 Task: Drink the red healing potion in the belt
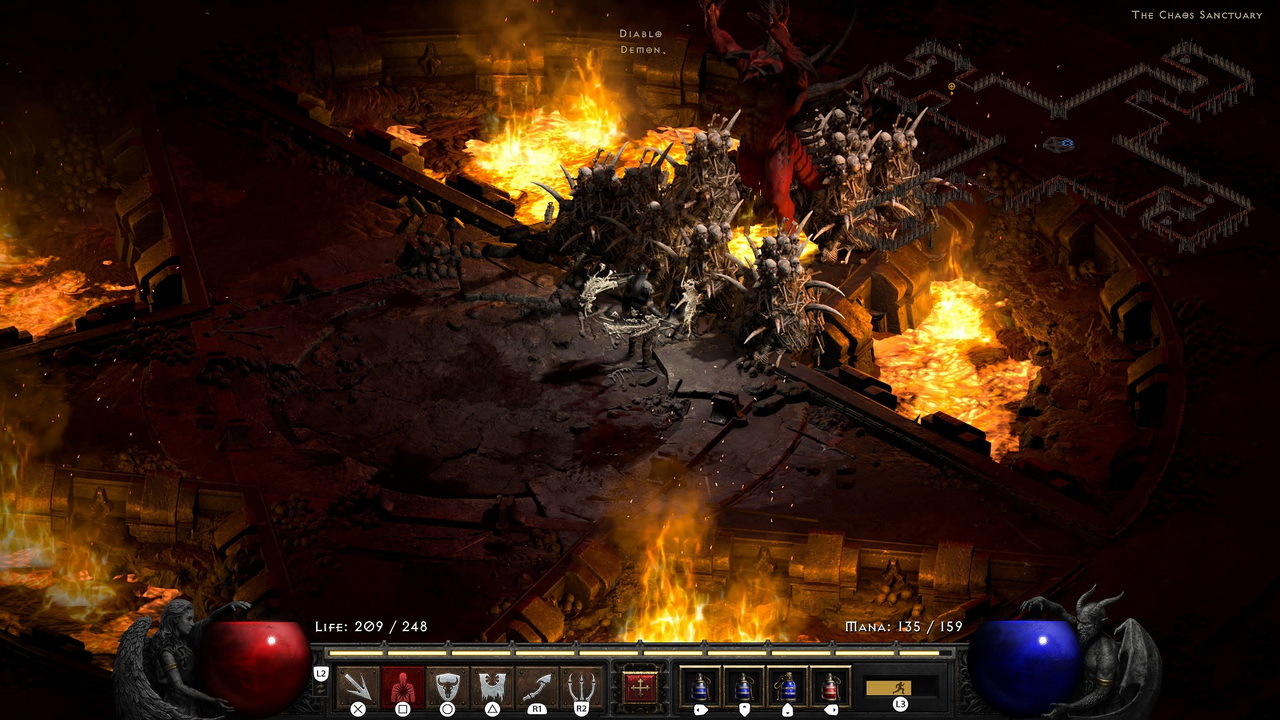click(x=830, y=687)
